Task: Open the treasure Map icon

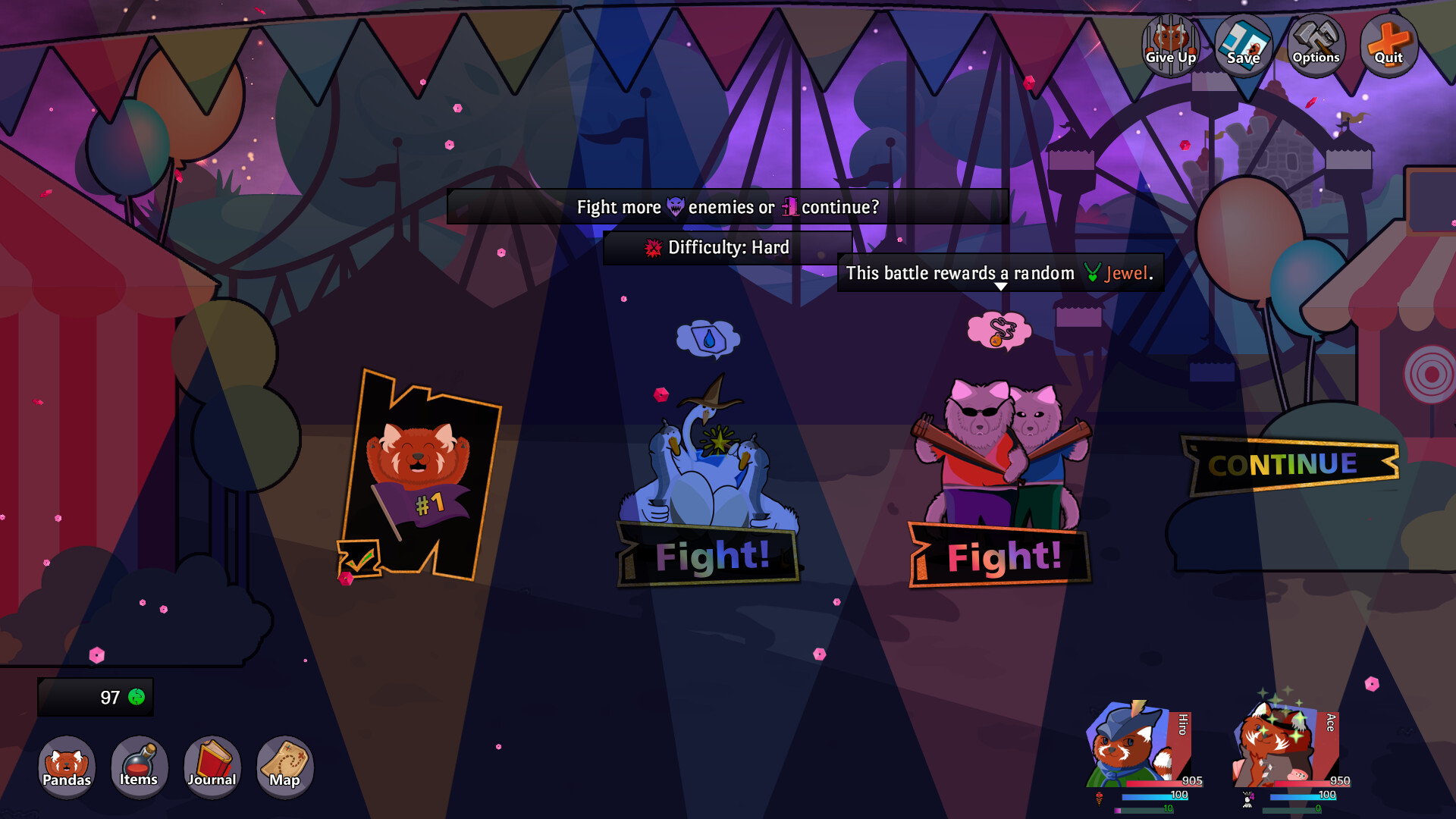Action: pyautogui.click(x=284, y=767)
